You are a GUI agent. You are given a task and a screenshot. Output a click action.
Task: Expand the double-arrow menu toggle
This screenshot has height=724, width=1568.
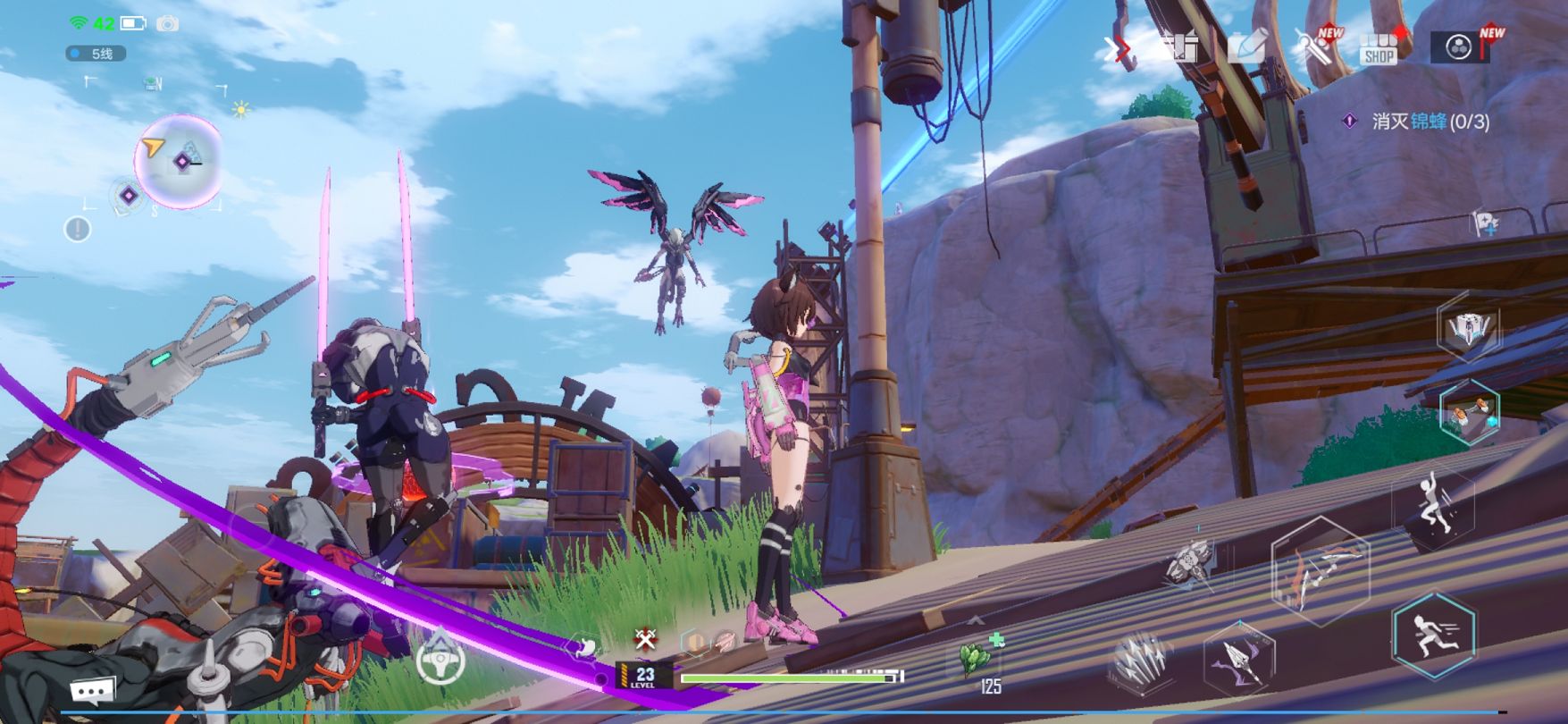pos(1117,48)
